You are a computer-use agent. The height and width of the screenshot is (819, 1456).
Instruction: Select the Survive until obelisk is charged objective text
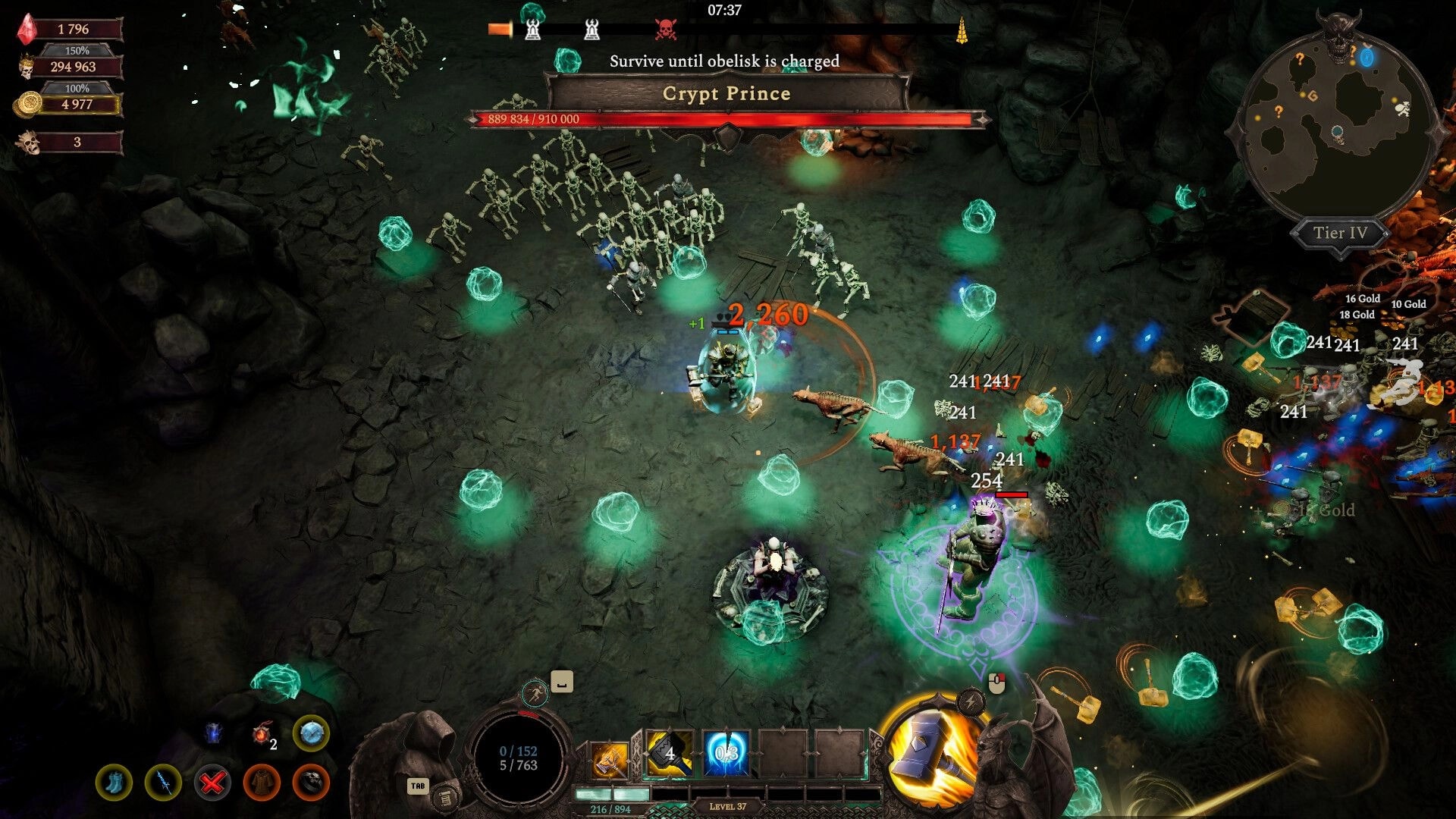point(723,62)
